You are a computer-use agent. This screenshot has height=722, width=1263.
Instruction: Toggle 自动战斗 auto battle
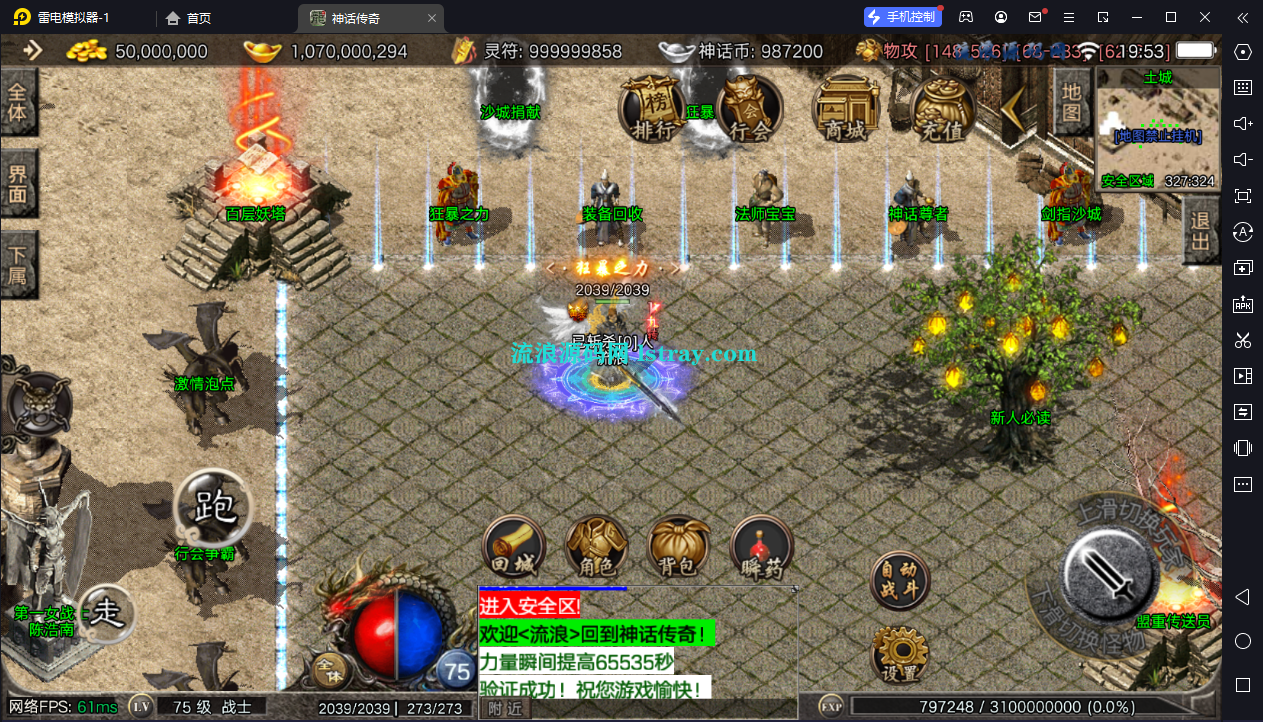click(x=899, y=580)
